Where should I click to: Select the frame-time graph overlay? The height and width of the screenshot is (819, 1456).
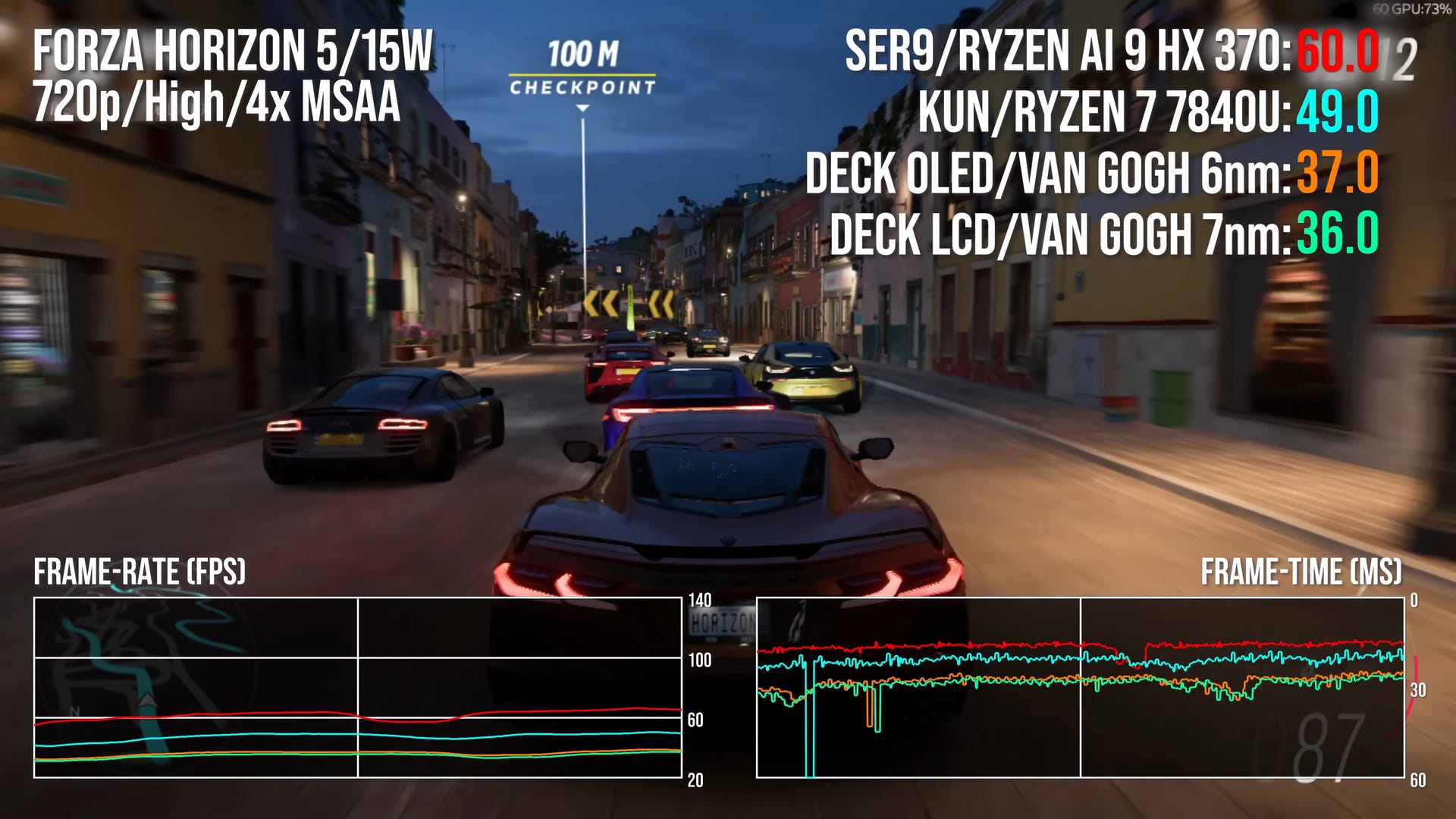tap(1080, 687)
